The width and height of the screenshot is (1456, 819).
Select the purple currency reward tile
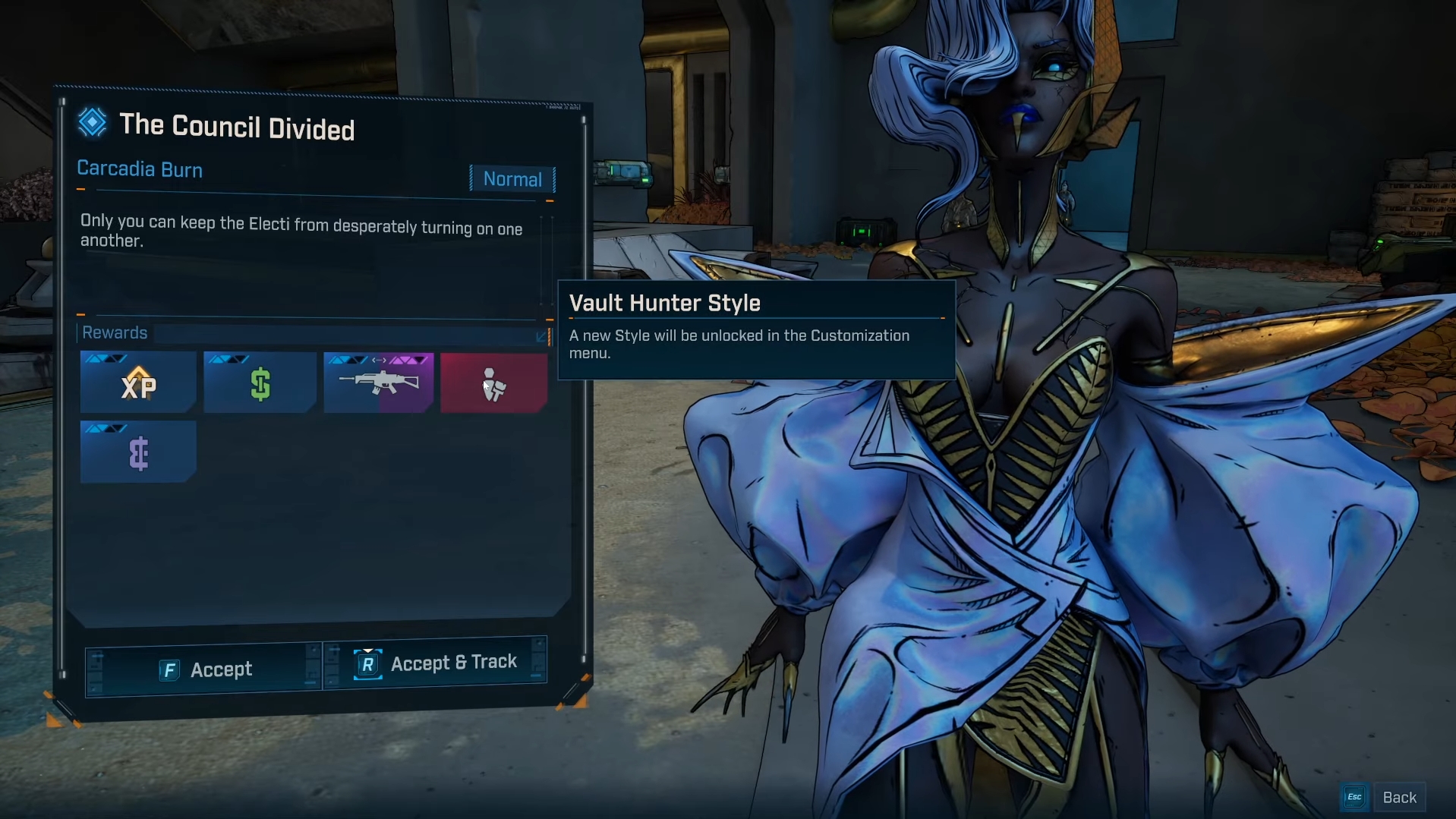coord(138,452)
